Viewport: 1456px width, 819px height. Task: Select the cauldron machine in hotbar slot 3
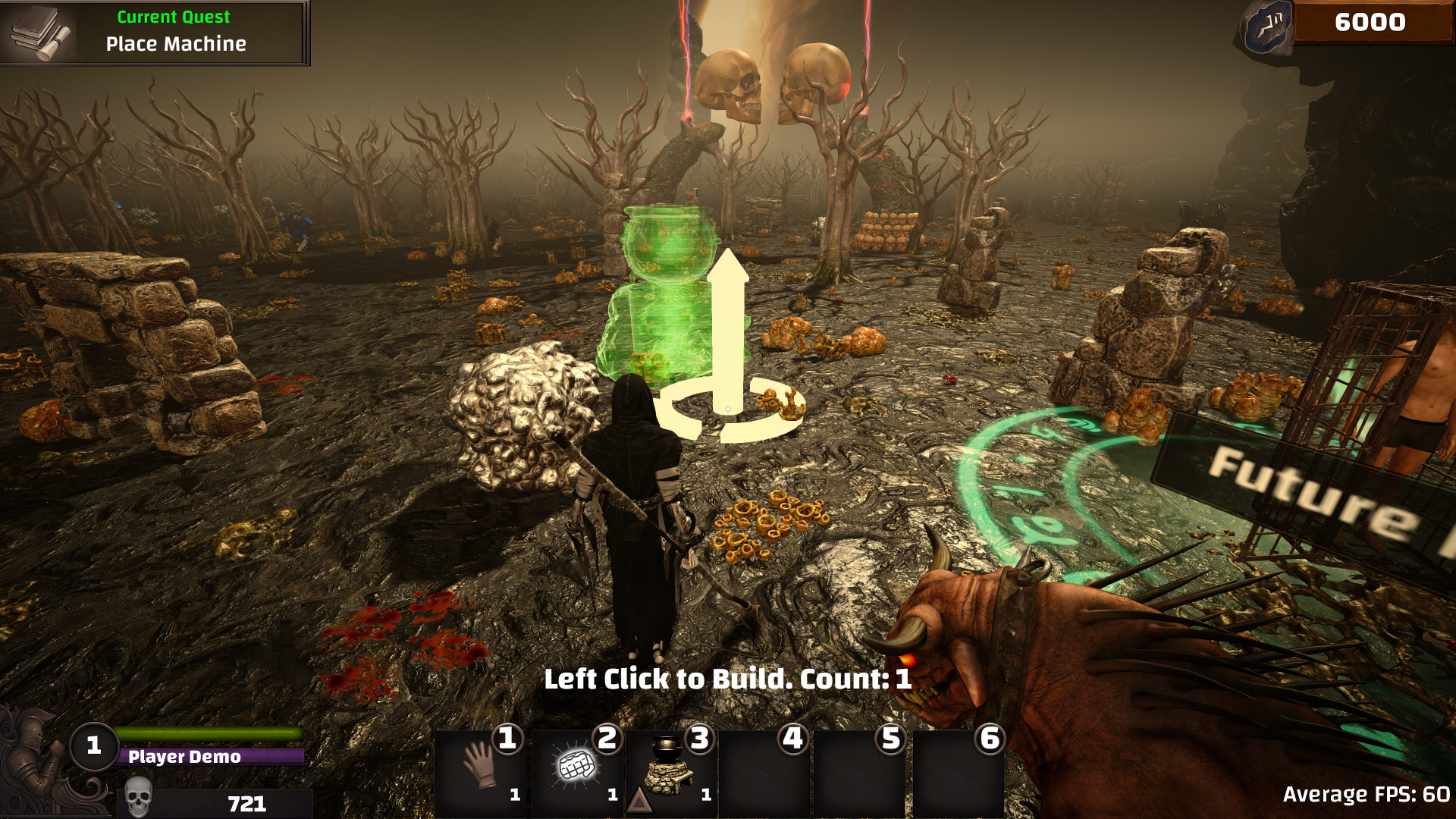tap(670, 766)
